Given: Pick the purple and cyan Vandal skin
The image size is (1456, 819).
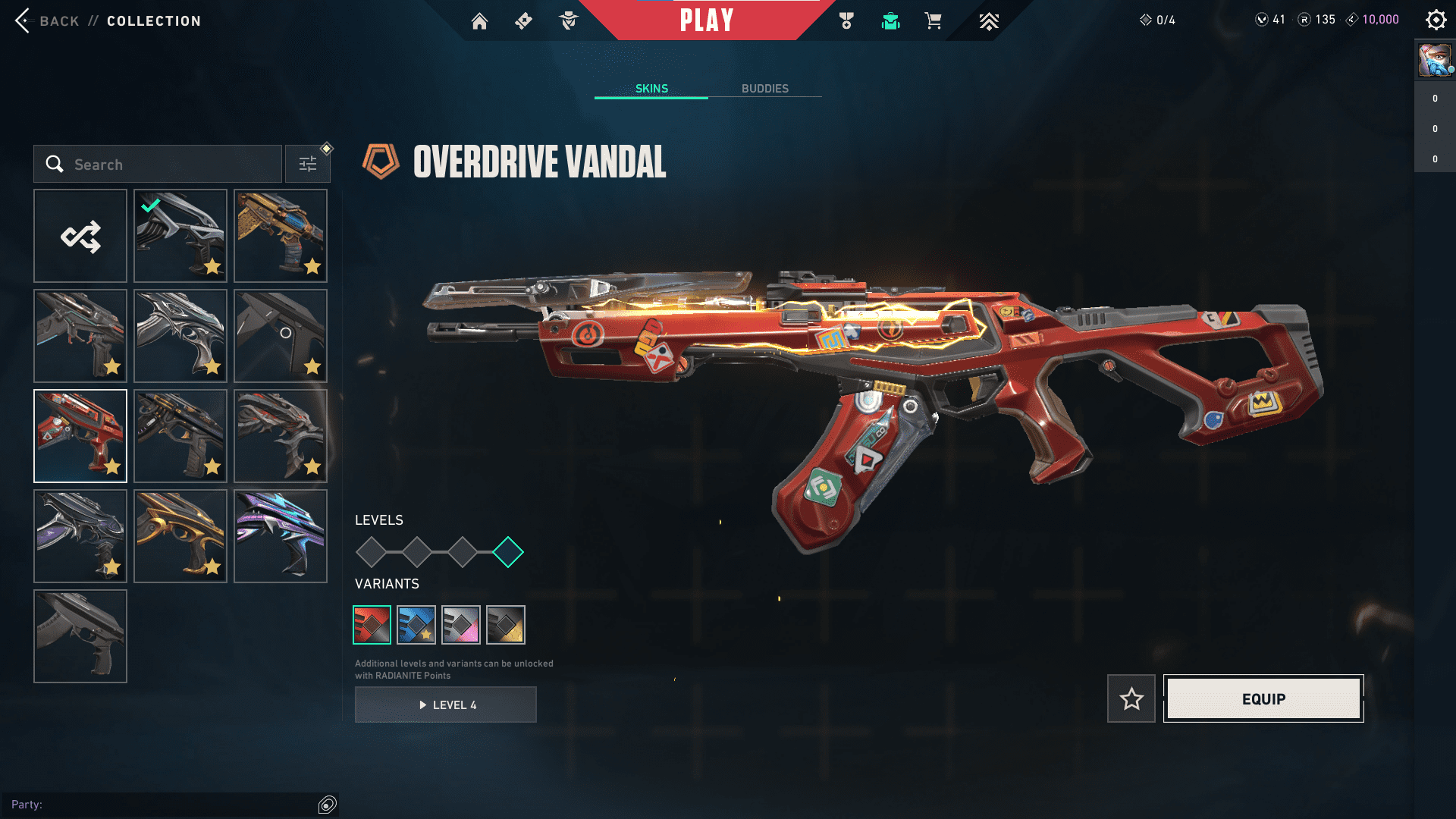Looking at the screenshot, I should [x=281, y=537].
